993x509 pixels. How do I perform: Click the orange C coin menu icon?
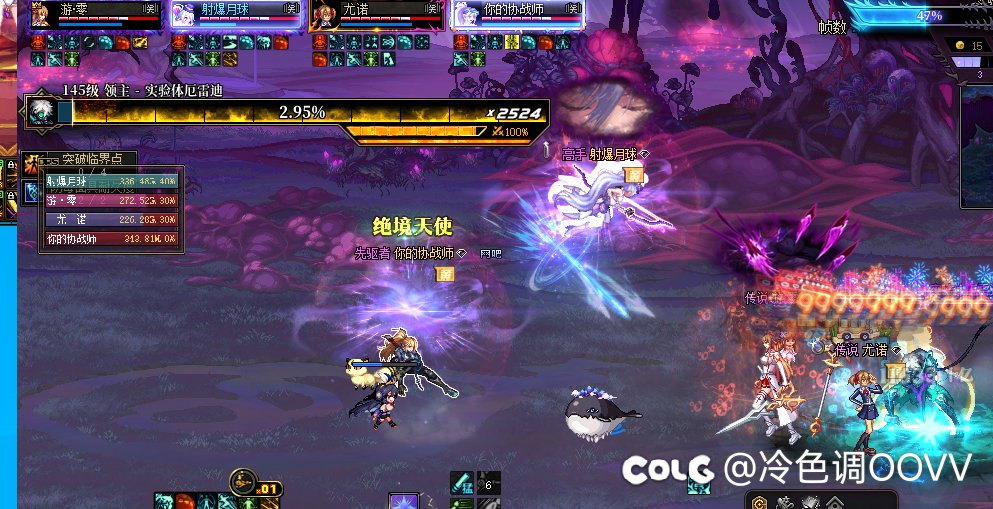(760, 501)
